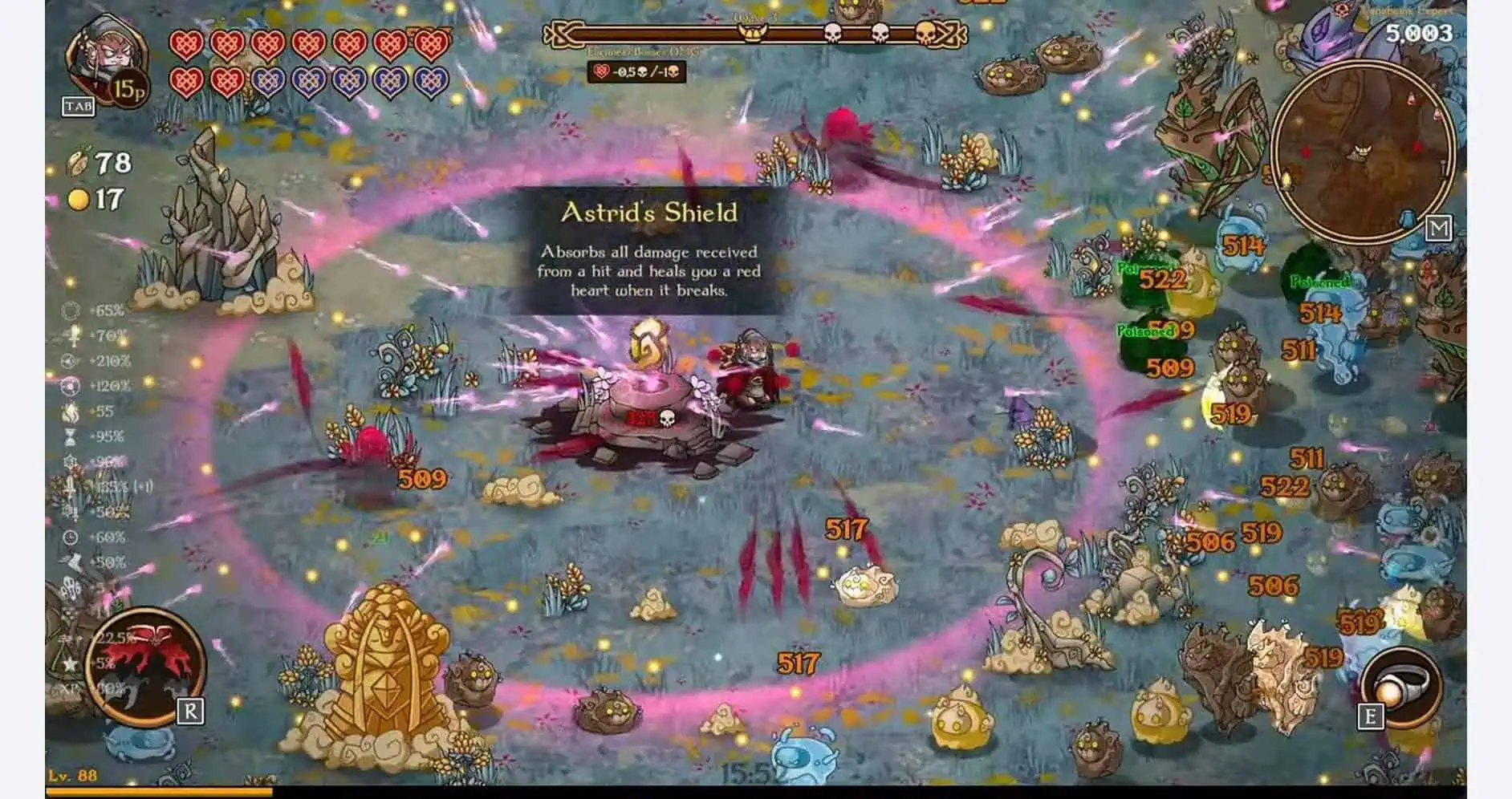Select the golden helmet marker on the wave bar
Screen dimensions: 1512x799
tap(752, 32)
